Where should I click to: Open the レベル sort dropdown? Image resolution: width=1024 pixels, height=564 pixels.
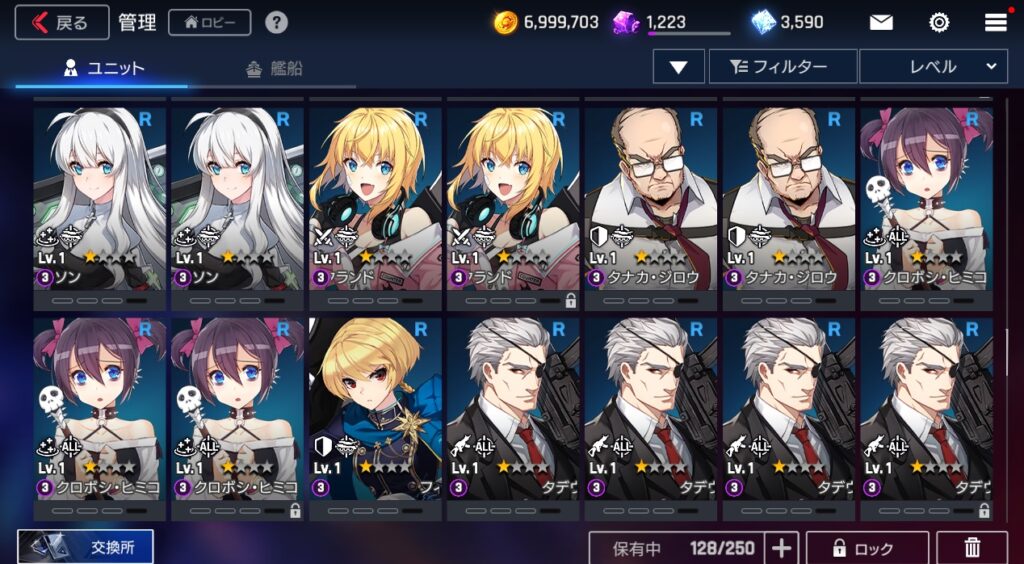[x=932, y=67]
